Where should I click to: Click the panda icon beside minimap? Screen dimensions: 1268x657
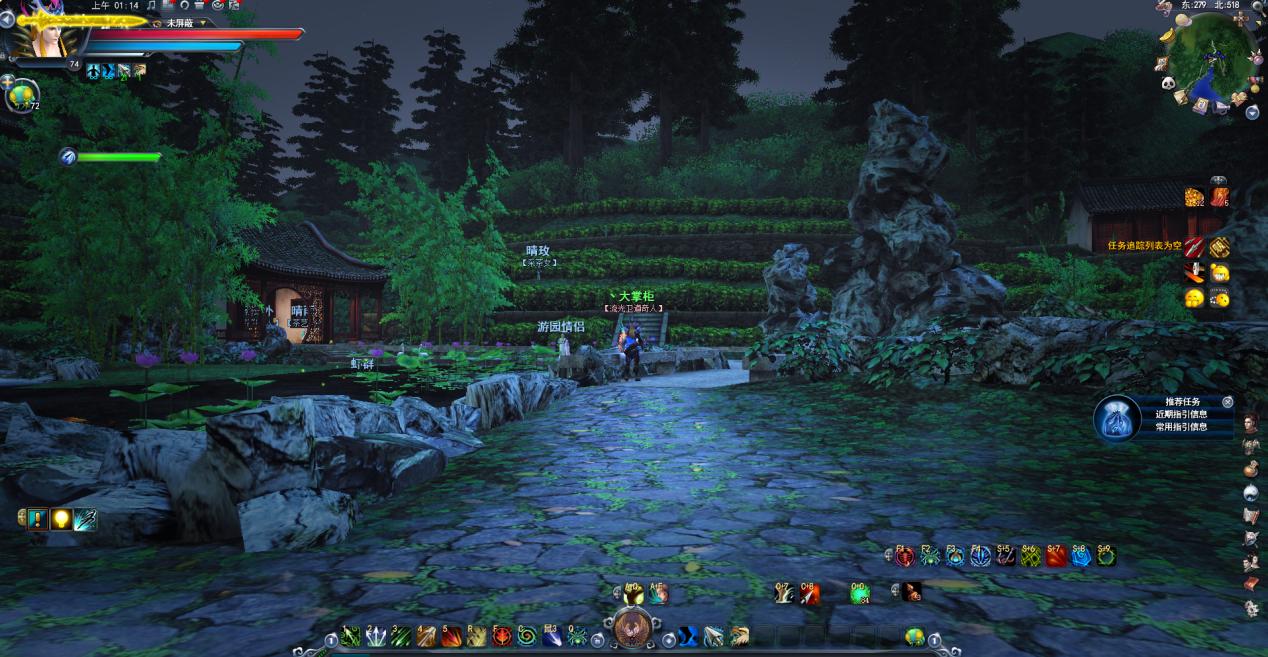click(1168, 84)
